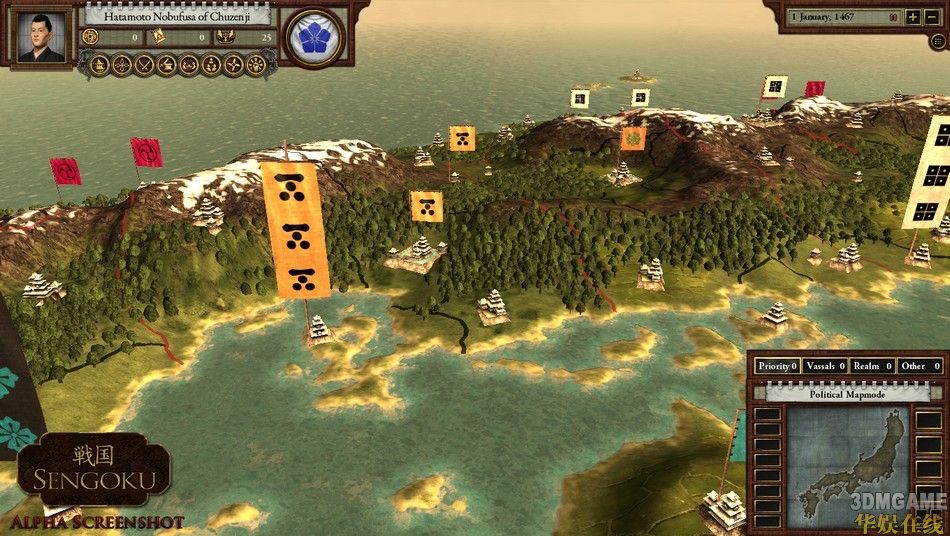The height and width of the screenshot is (536, 950).
Task: Open the three-circles pyramid menu icon
Action: point(210,65)
